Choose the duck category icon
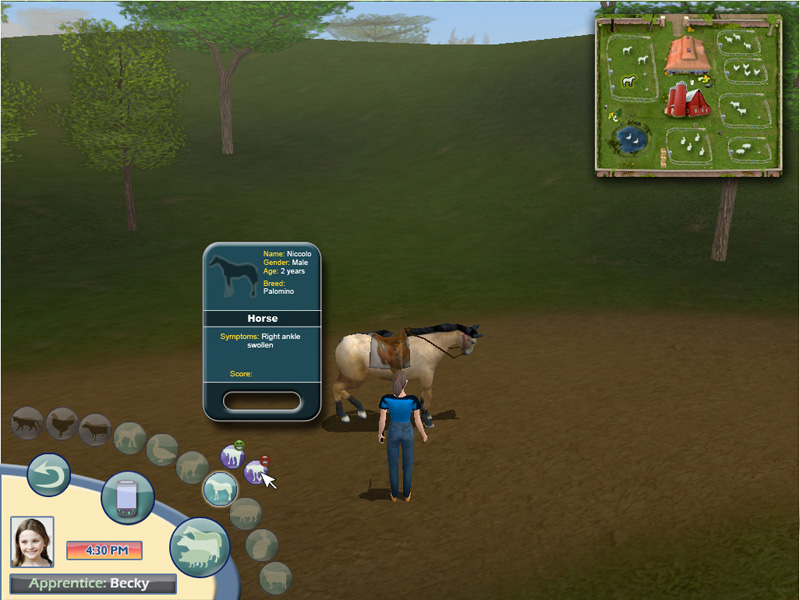 162,450
